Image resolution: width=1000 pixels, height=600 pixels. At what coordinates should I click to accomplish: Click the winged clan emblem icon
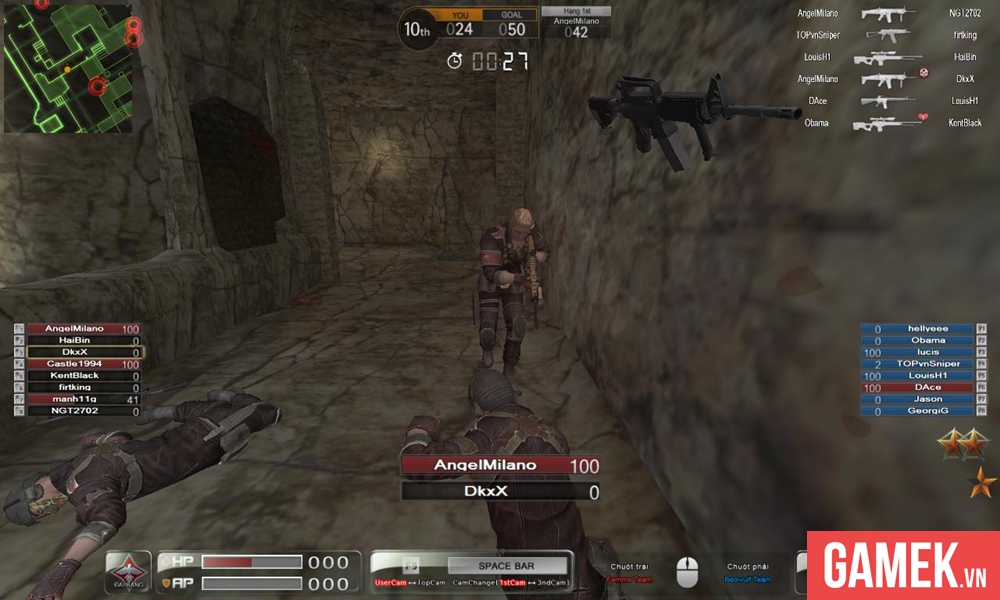[128, 572]
